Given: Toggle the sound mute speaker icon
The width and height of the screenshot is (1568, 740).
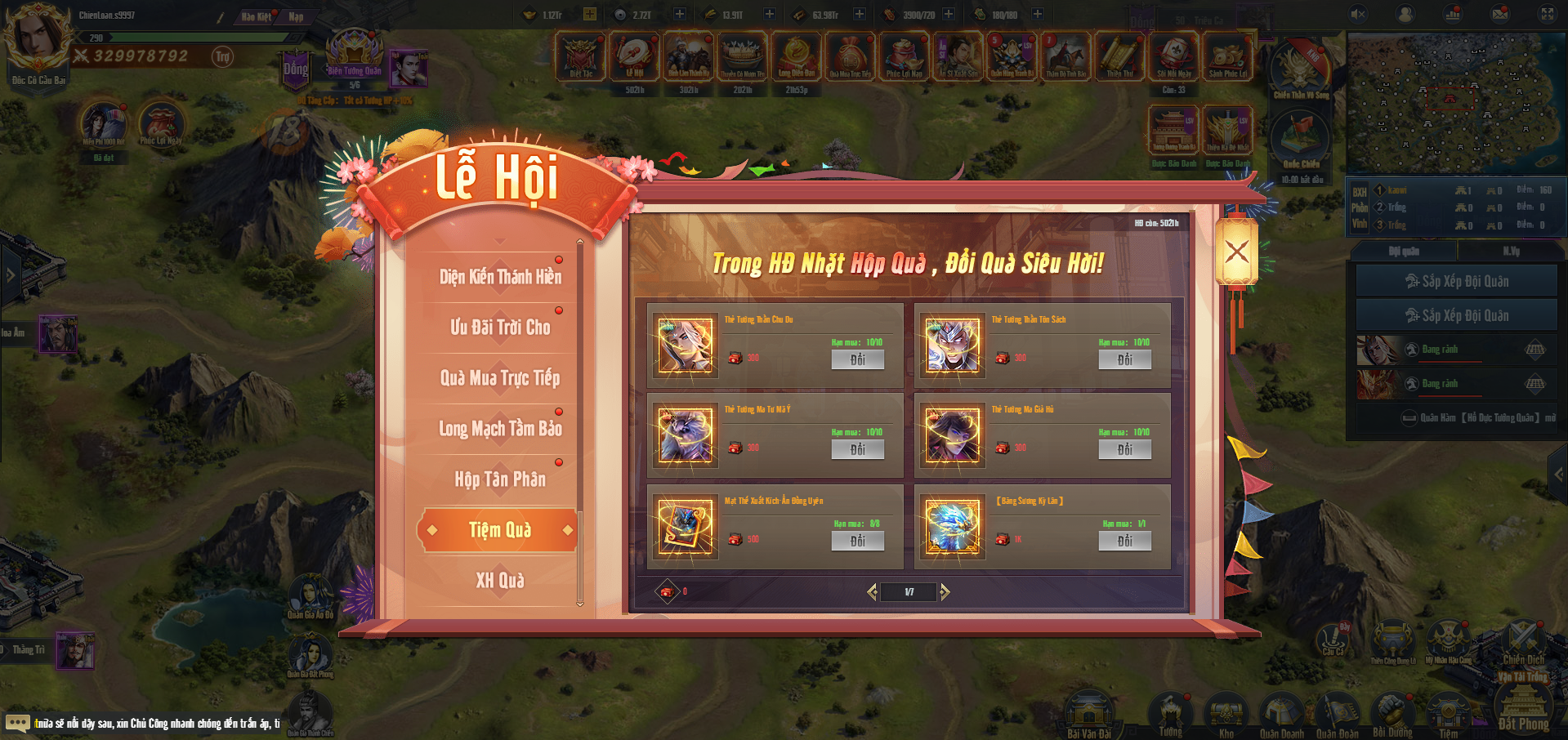Looking at the screenshot, I should point(1358,14).
